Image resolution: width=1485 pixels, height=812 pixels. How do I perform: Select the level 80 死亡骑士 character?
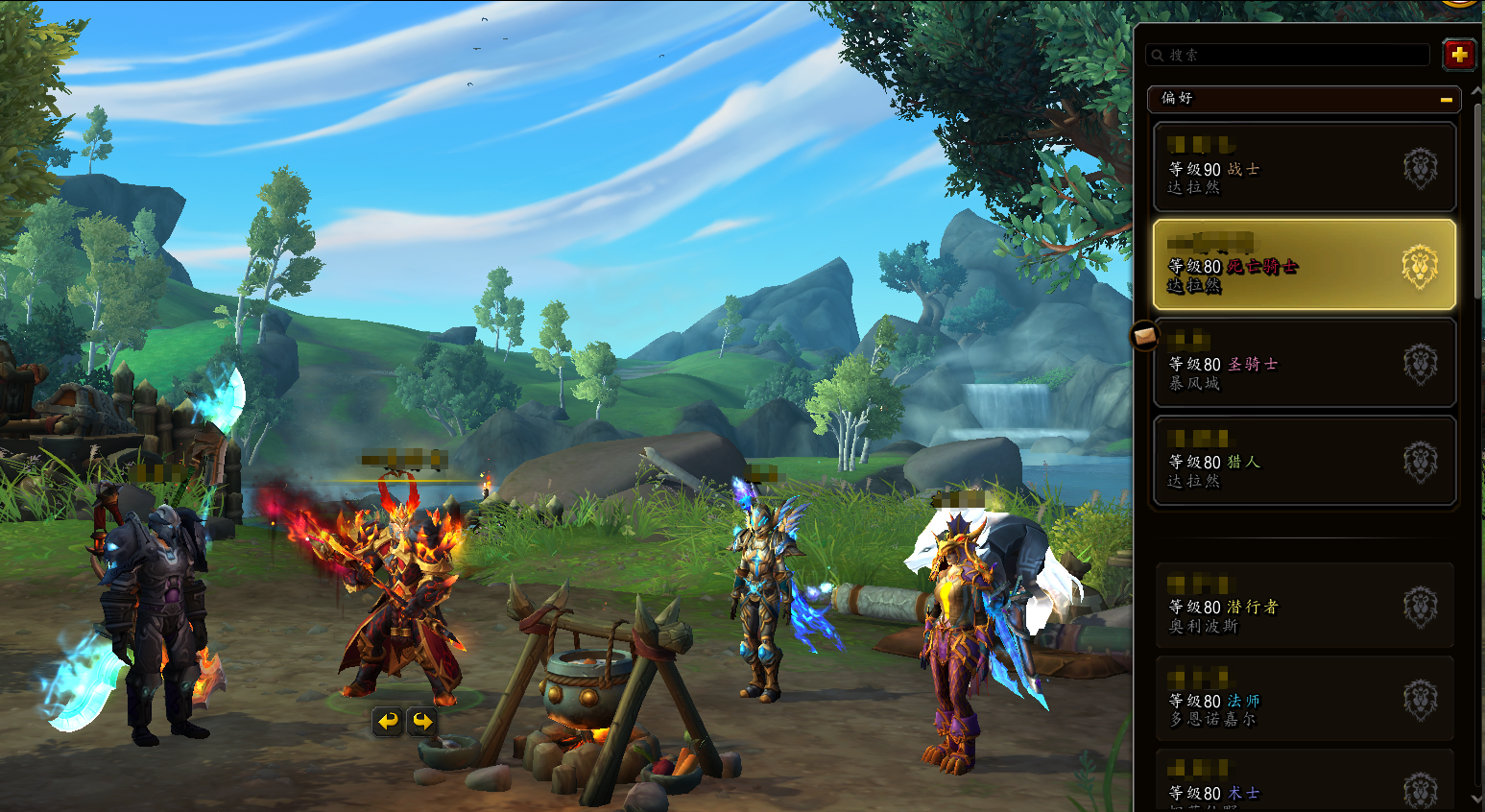(1304, 265)
